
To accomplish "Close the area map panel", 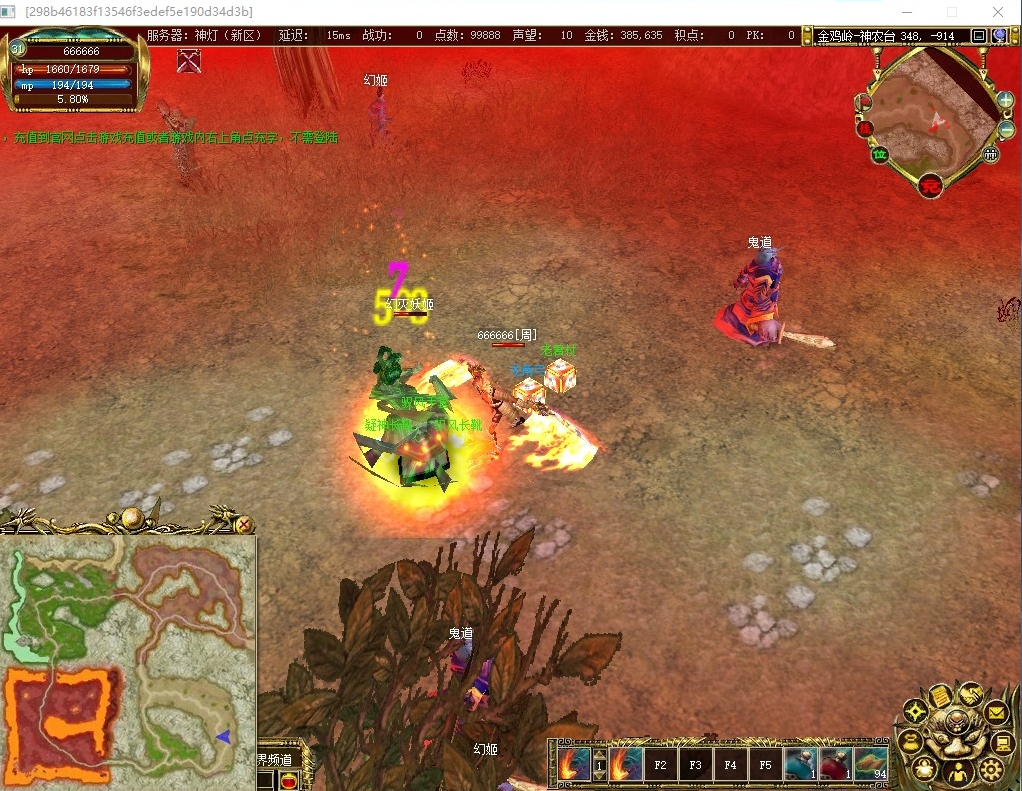I will point(244,523).
